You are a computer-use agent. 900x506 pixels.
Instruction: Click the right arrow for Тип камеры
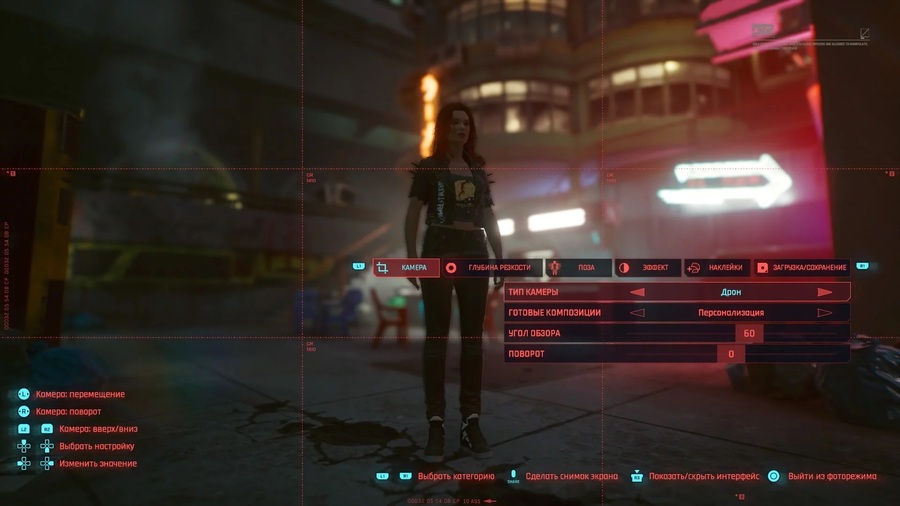(x=825, y=293)
